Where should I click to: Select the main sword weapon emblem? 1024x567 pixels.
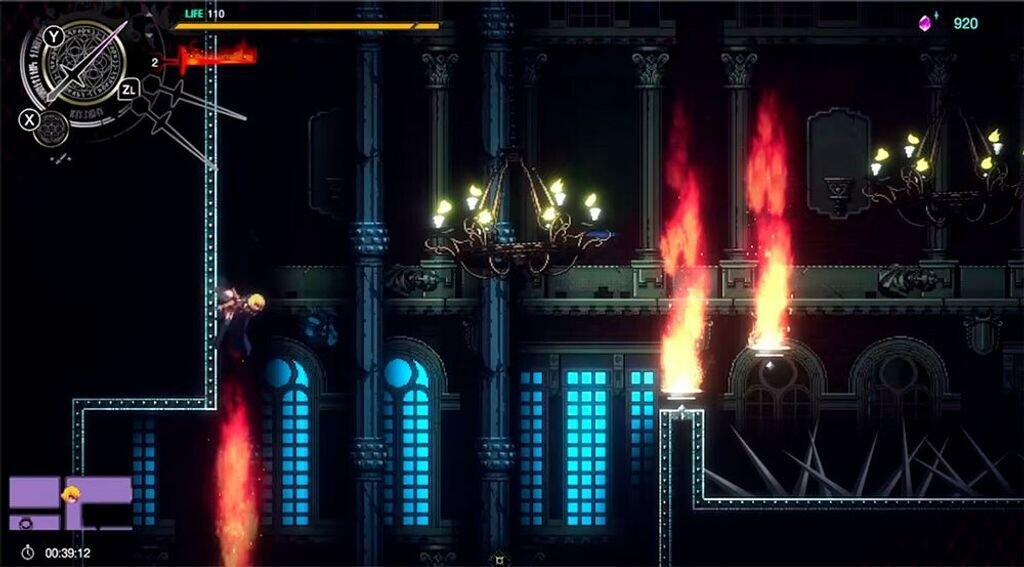(x=84, y=65)
